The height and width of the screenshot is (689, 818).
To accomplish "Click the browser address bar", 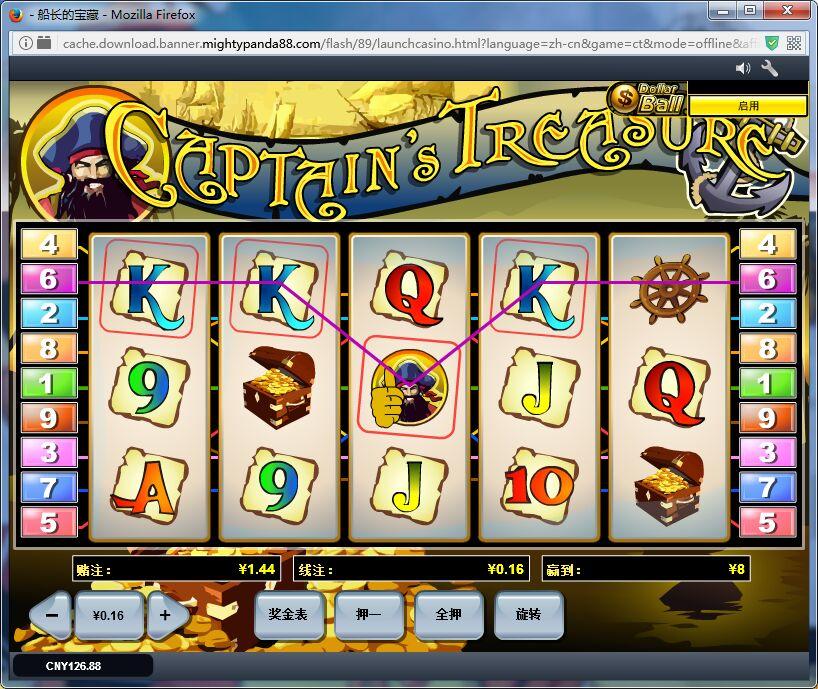I will (400, 44).
